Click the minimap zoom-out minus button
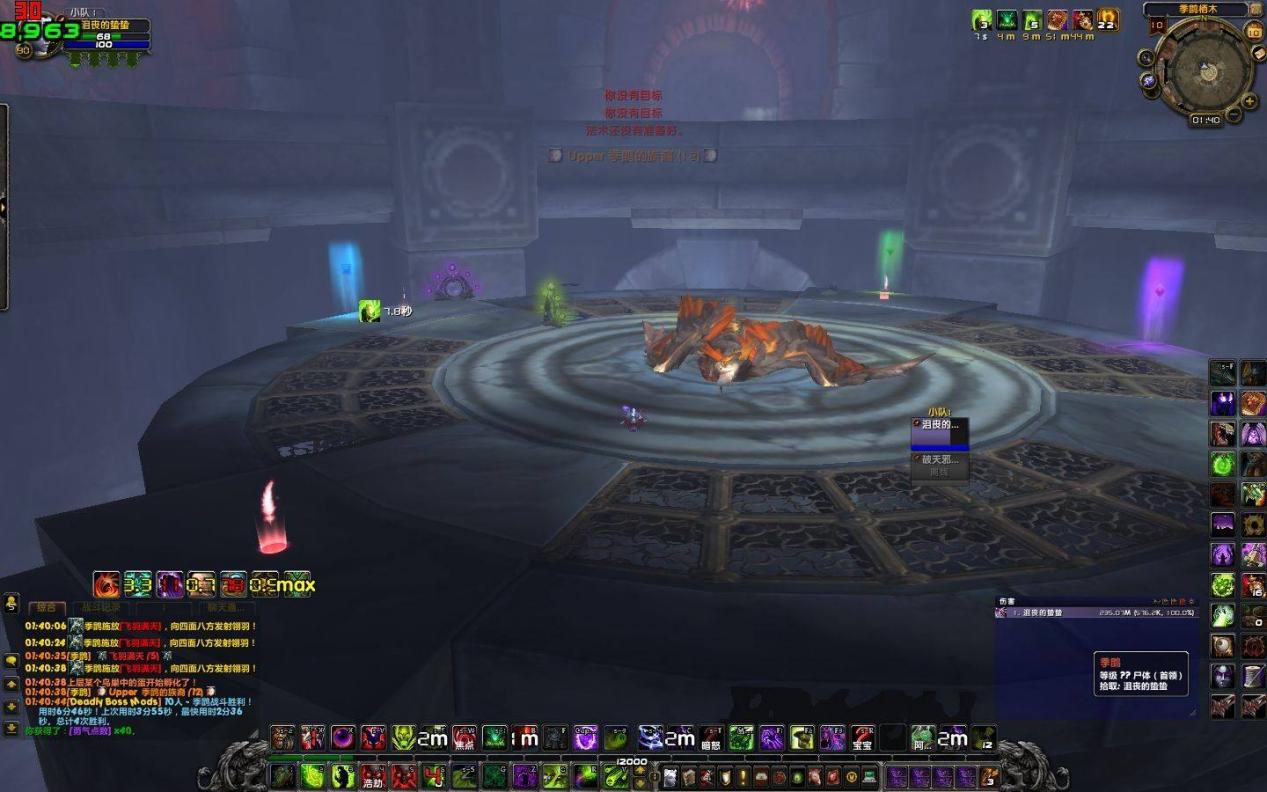1267x792 pixels. point(1235,115)
